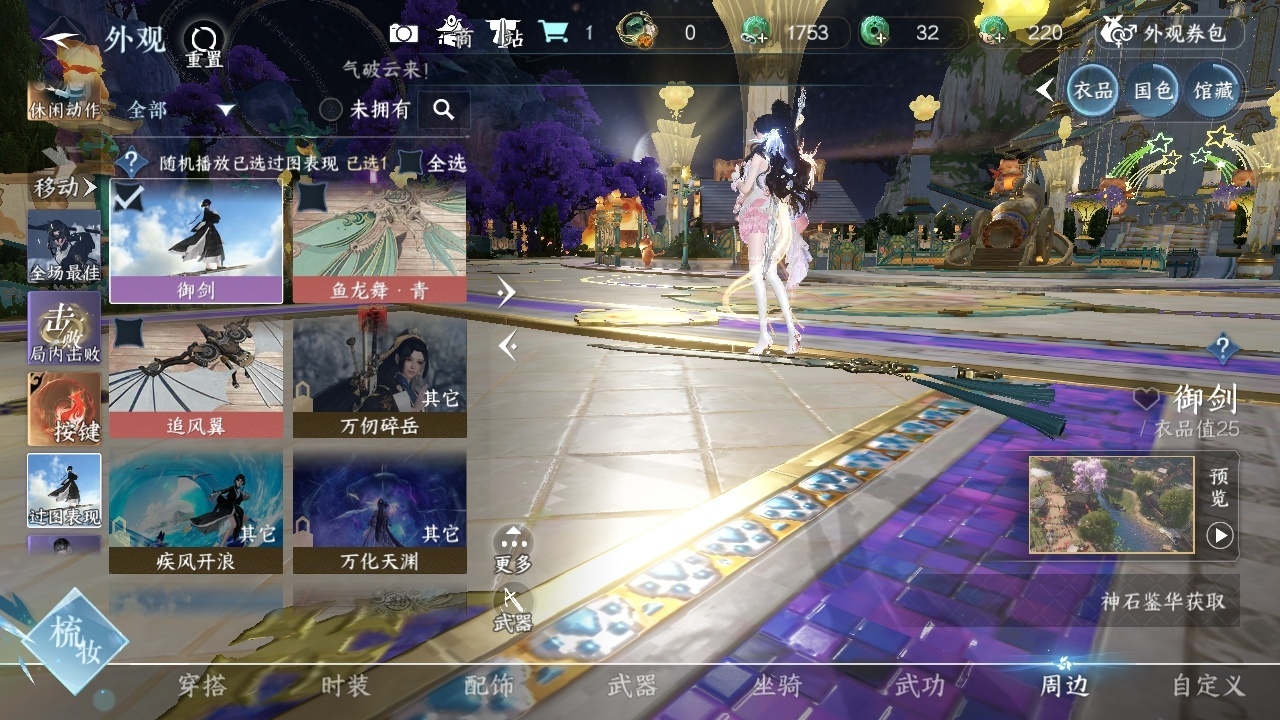Switch to the 坐骑 bottom tab
Image resolution: width=1280 pixels, height=720 pixels.
[x=776, y=686]
